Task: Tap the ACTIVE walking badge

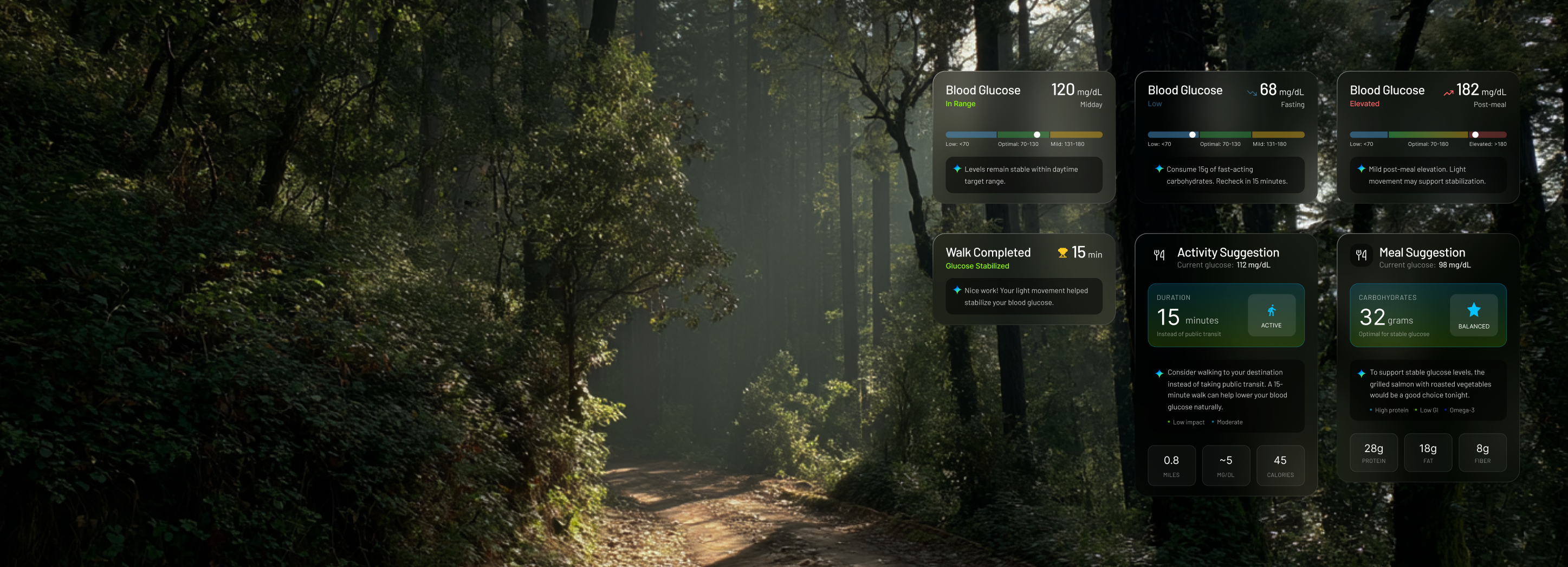Action: pyautogui.click(x=1271, y=315)
